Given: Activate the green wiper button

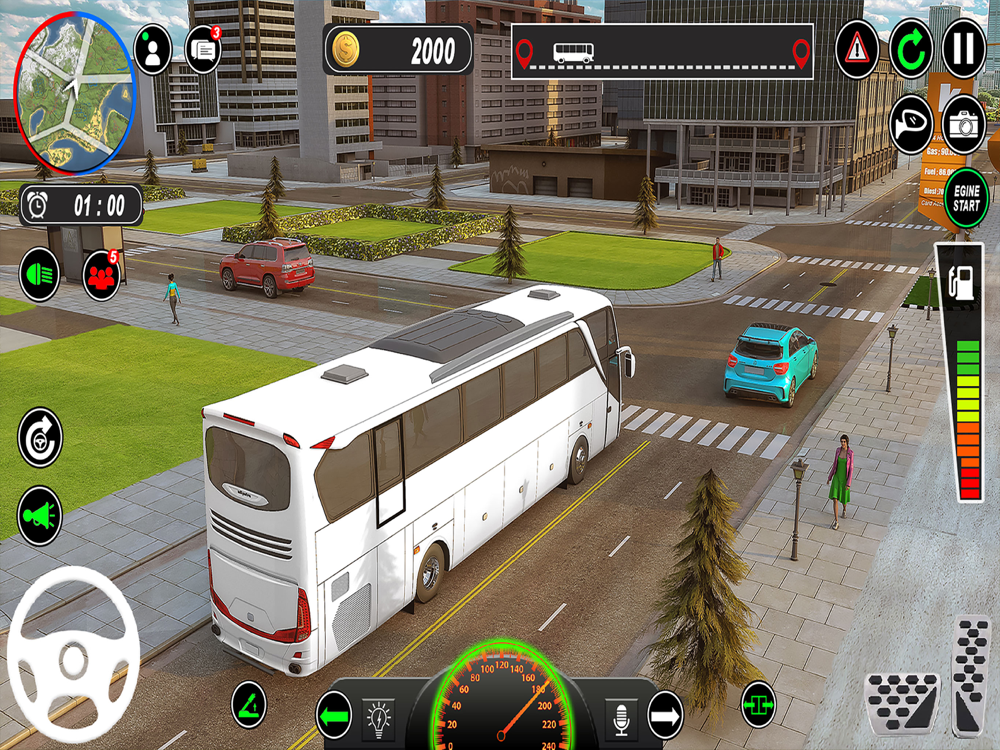Looking at the screenshot, I should (x=249, y=704).
